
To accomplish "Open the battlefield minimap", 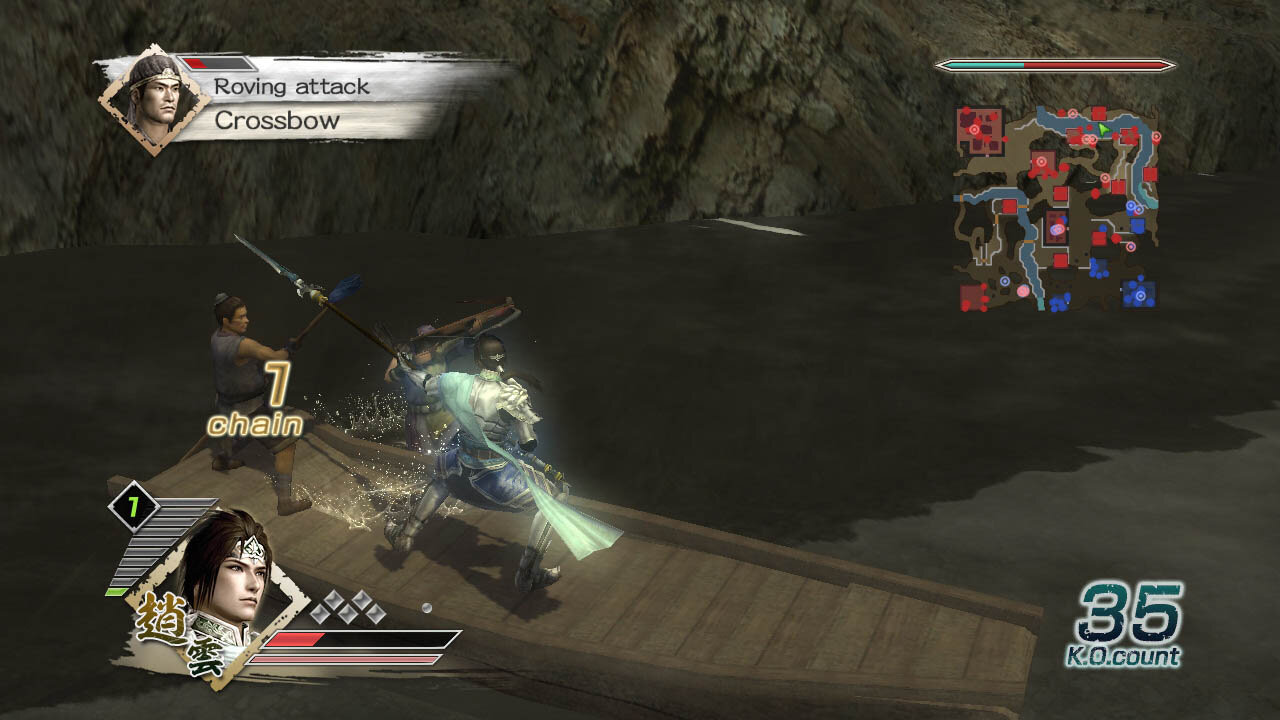I will 1056,206.
